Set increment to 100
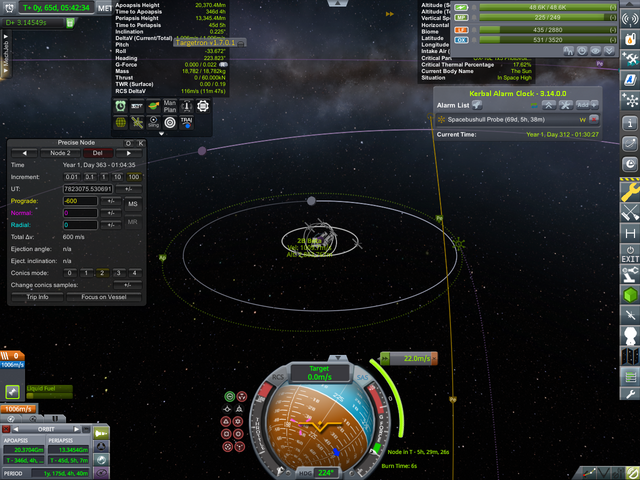This screenshot has height=480, width=640. (x=135, y=176)
